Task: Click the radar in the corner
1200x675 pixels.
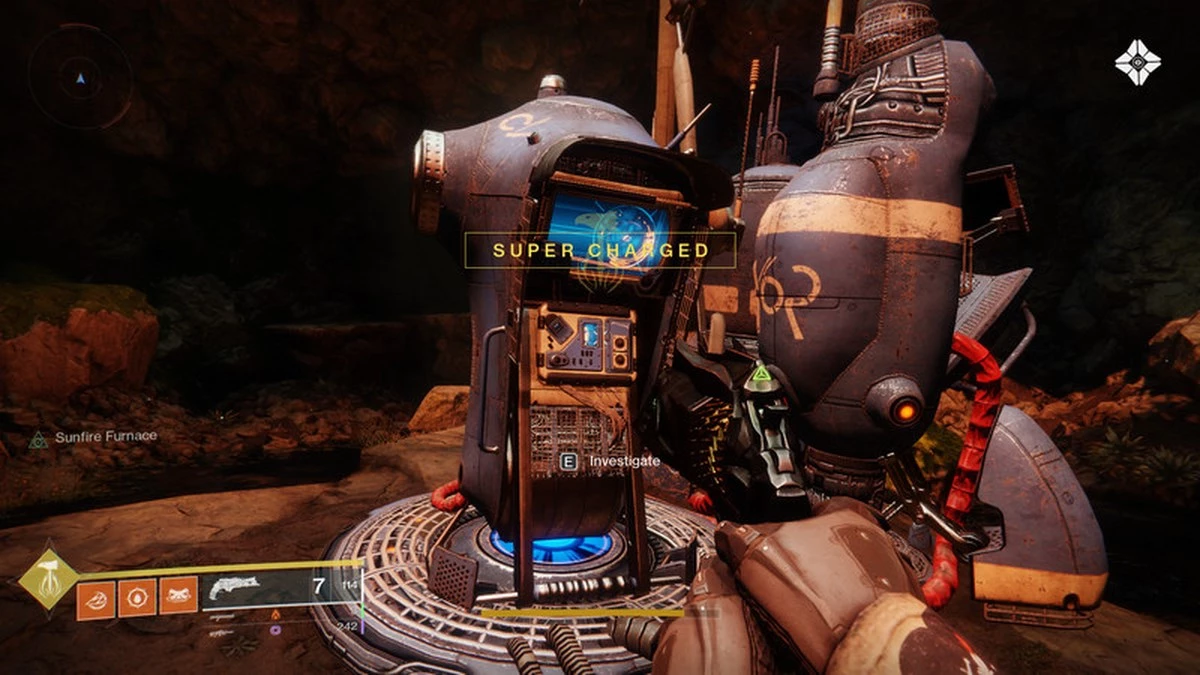Action: [x=80, y=76]
